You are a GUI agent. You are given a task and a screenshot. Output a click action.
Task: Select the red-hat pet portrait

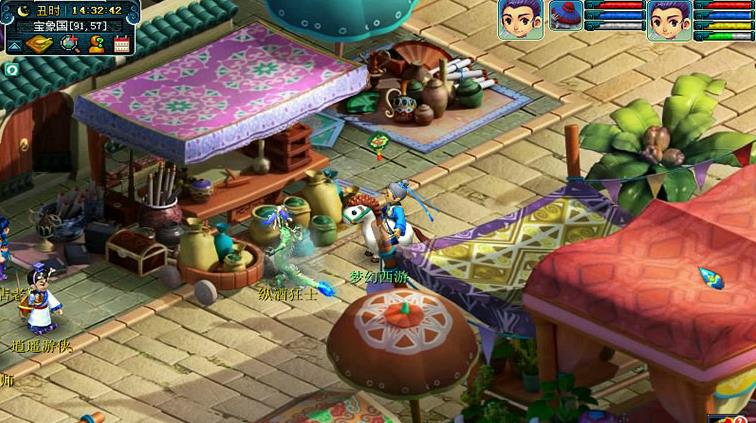[566, 15]
